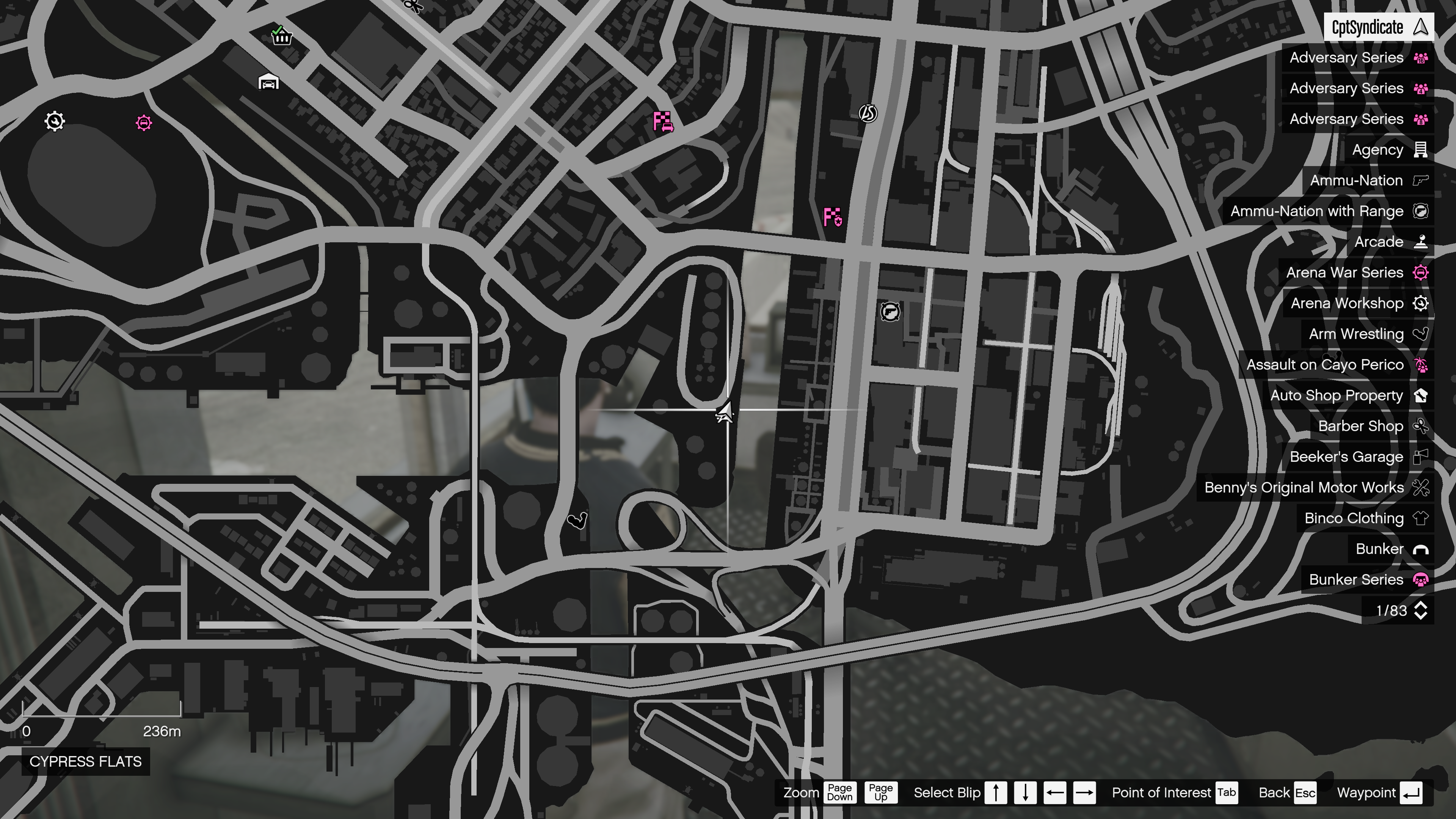Screen dimensions: 1456x819
Task: Click the Arena Workshop gear icon
Action: (1420, 303)
